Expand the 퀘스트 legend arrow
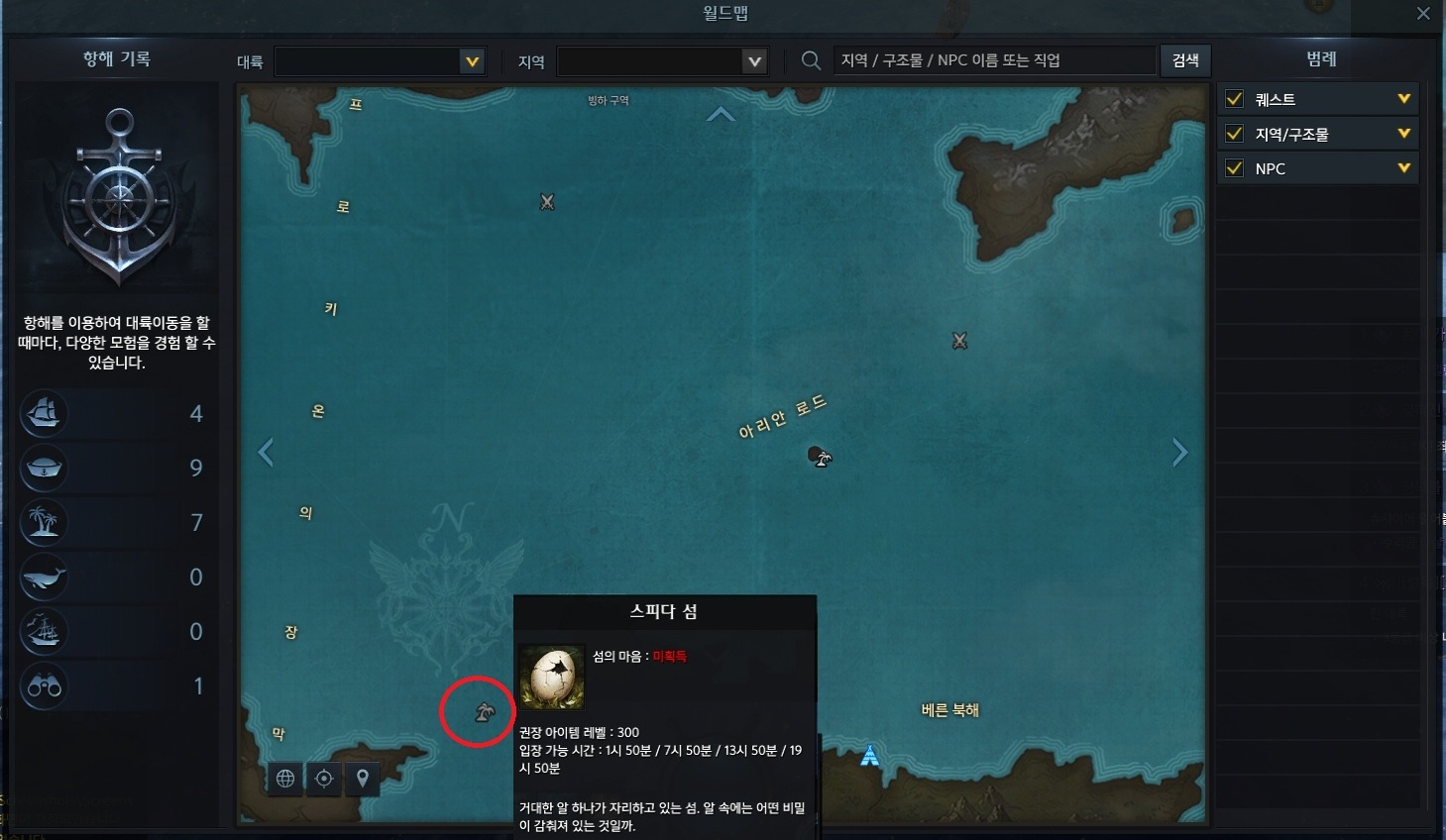 point(1403,99)
